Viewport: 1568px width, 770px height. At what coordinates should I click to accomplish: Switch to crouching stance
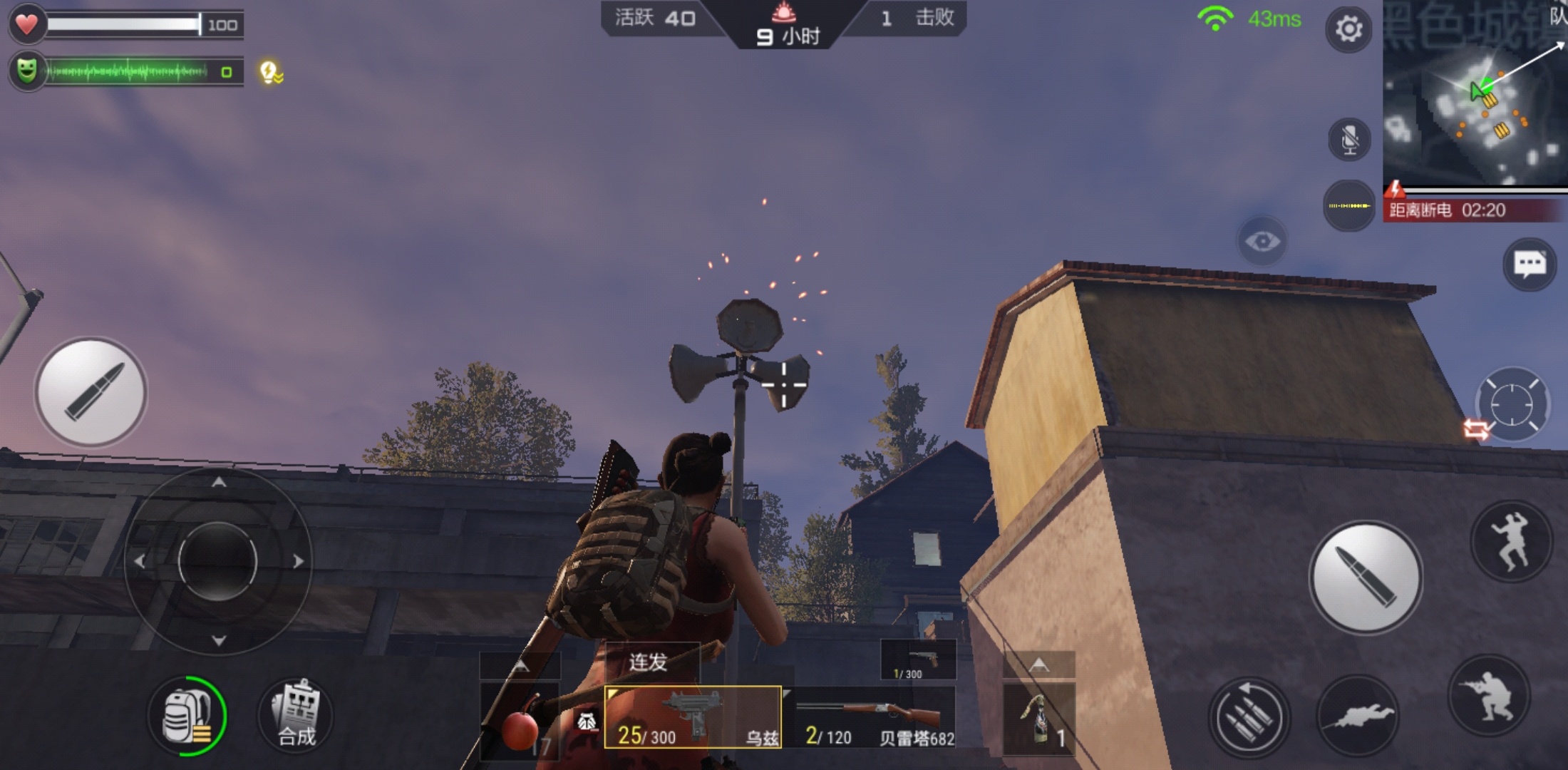(1491, 696)
